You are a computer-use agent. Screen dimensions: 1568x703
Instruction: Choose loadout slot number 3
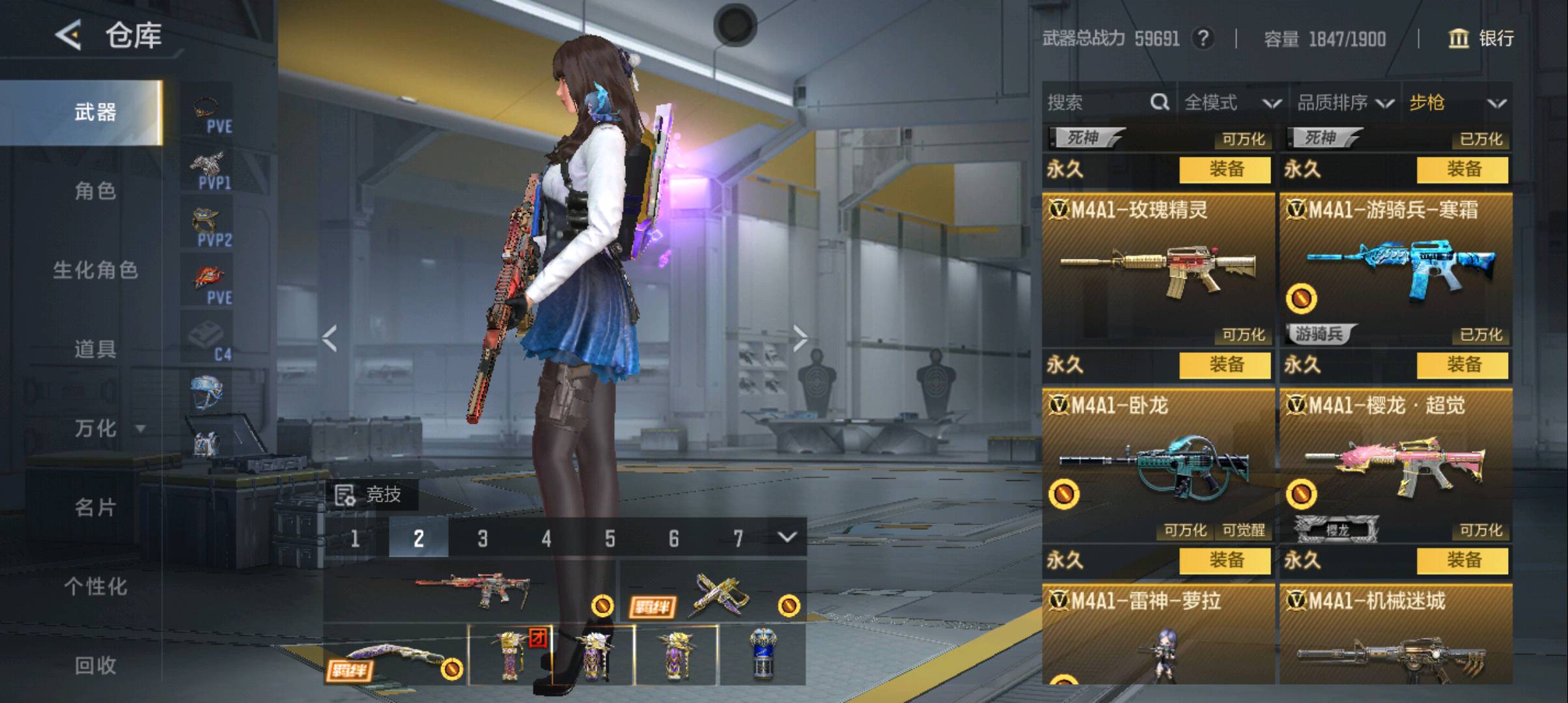point(483,538)
